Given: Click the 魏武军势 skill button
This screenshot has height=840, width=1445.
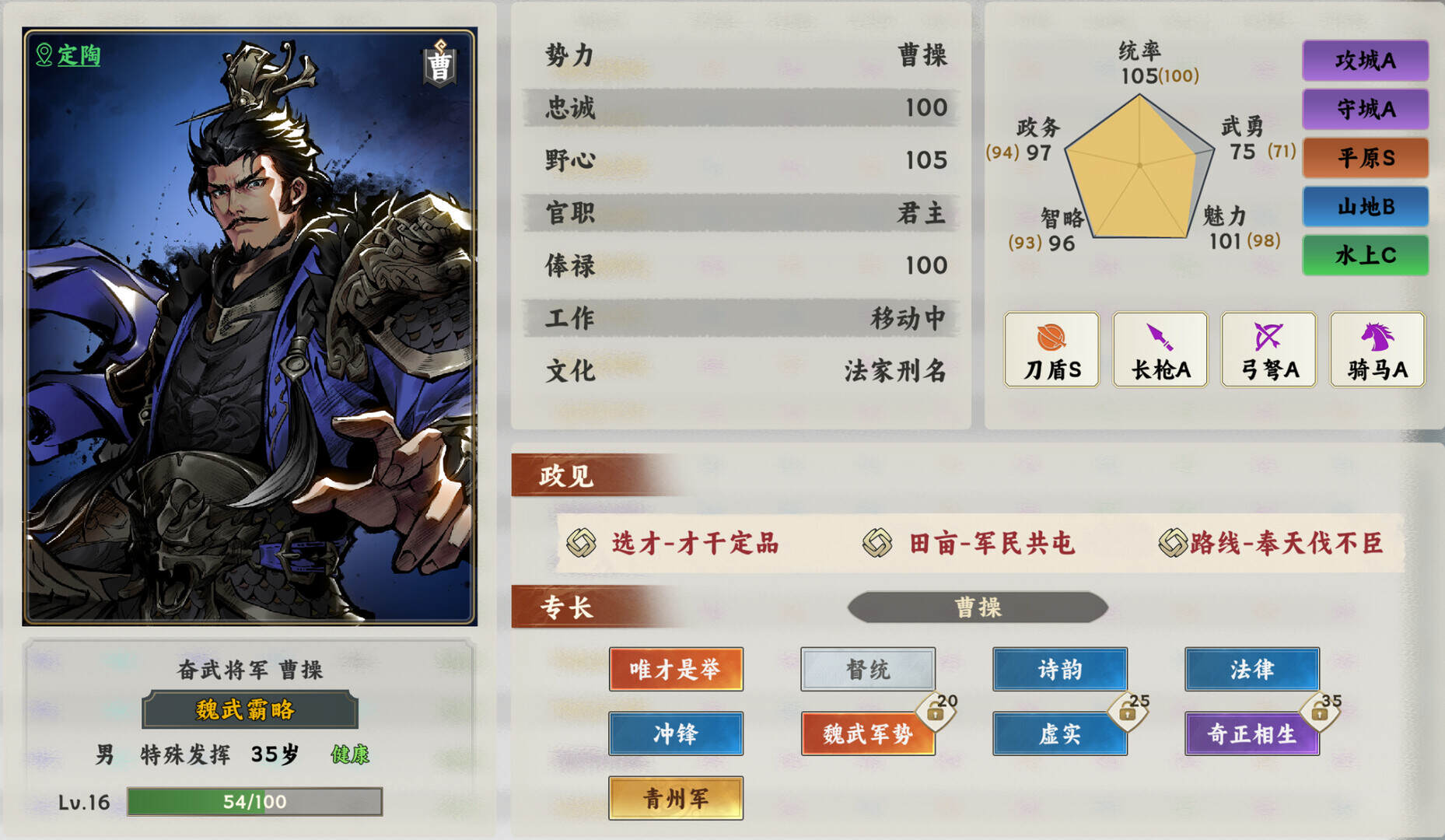Looking at the screenshot, I should pos(867,733).
